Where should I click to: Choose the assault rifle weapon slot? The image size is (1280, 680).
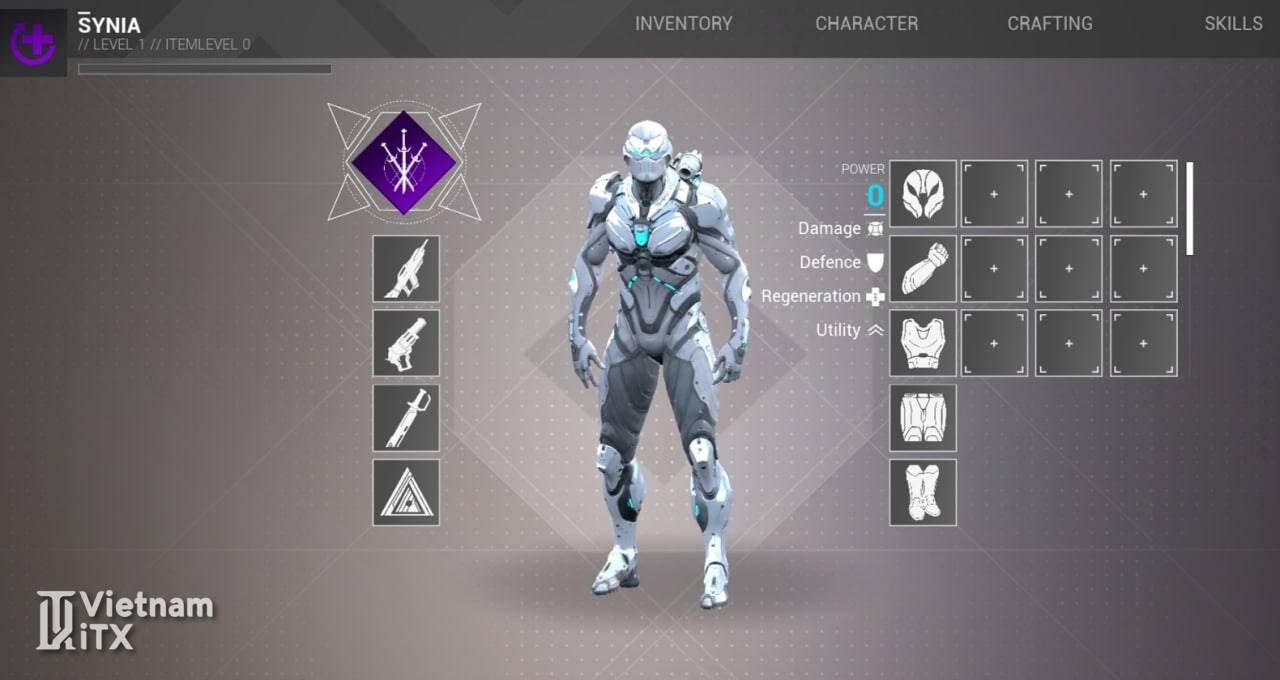coord(406,268)
